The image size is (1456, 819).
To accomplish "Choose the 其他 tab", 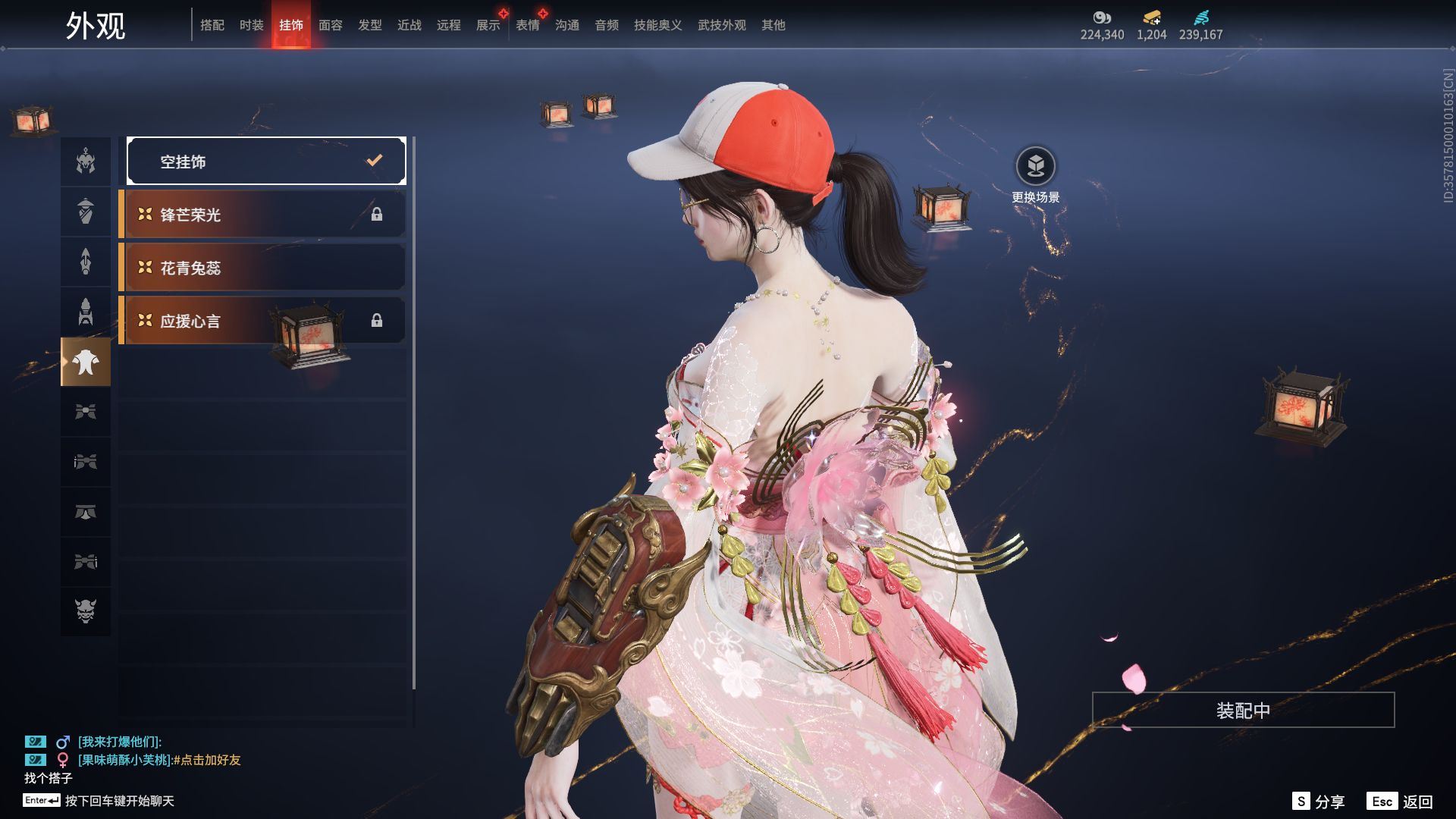I will point(773,25).
